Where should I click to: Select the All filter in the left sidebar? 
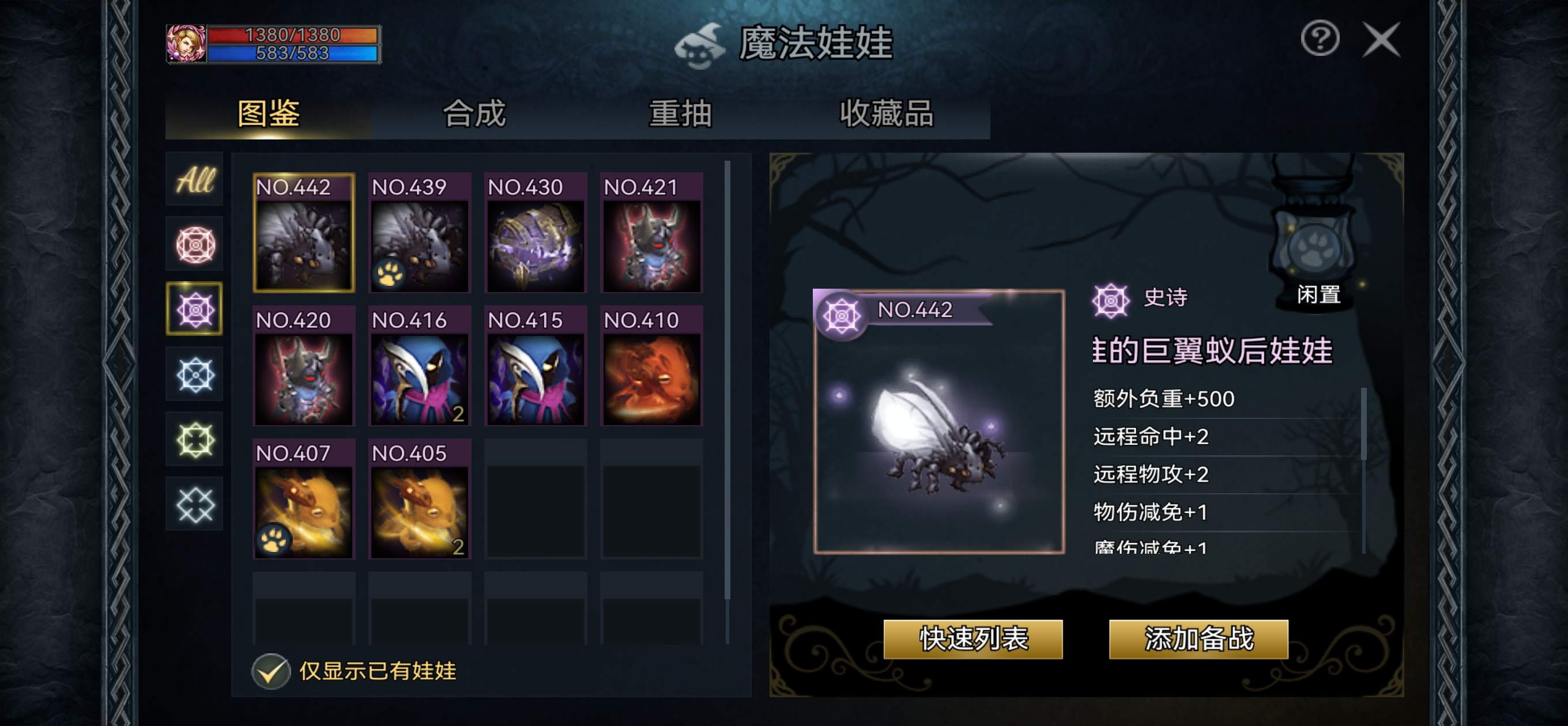coord(194,178)
